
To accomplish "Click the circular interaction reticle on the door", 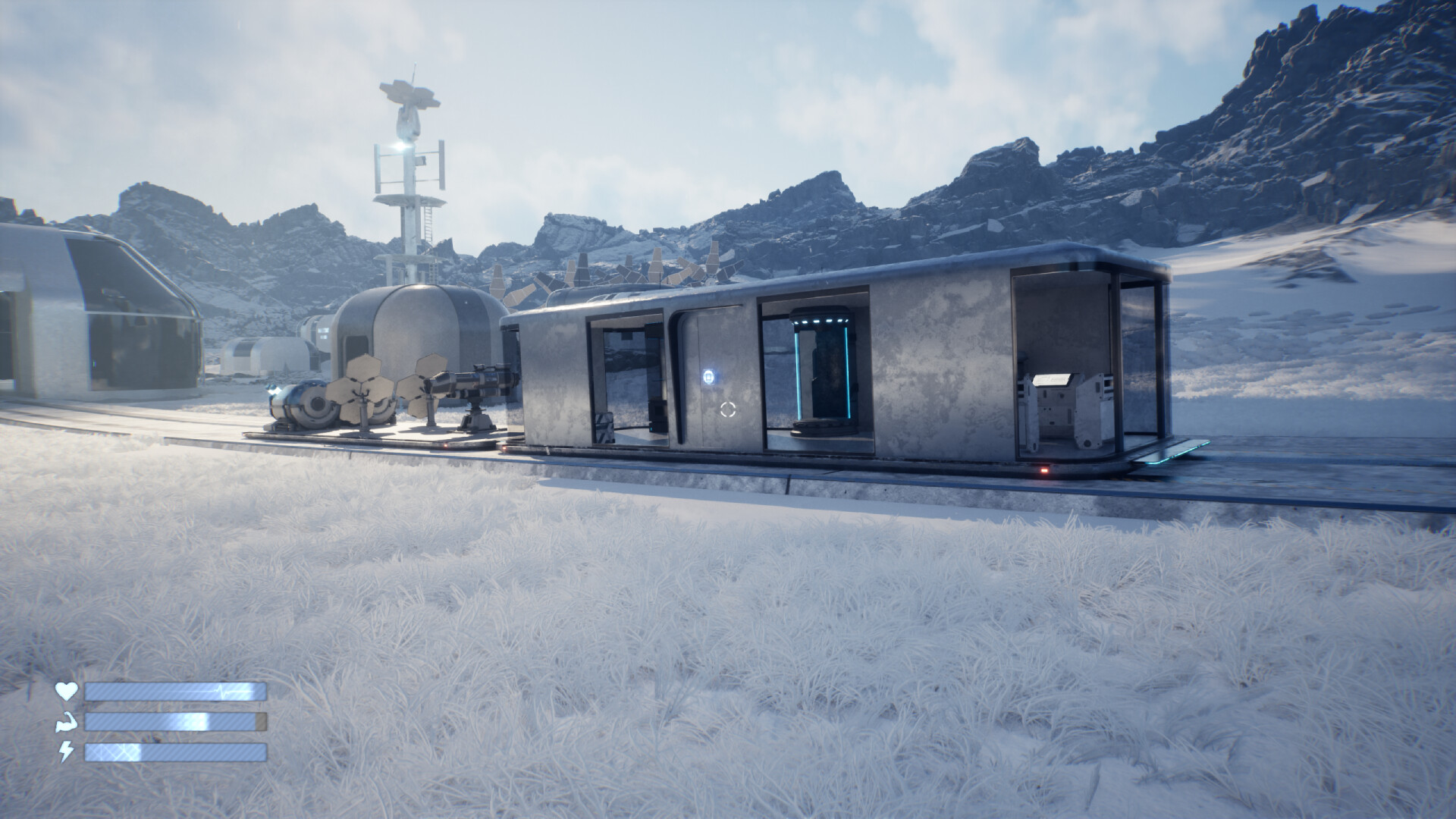I will click(x=728, y=409).
